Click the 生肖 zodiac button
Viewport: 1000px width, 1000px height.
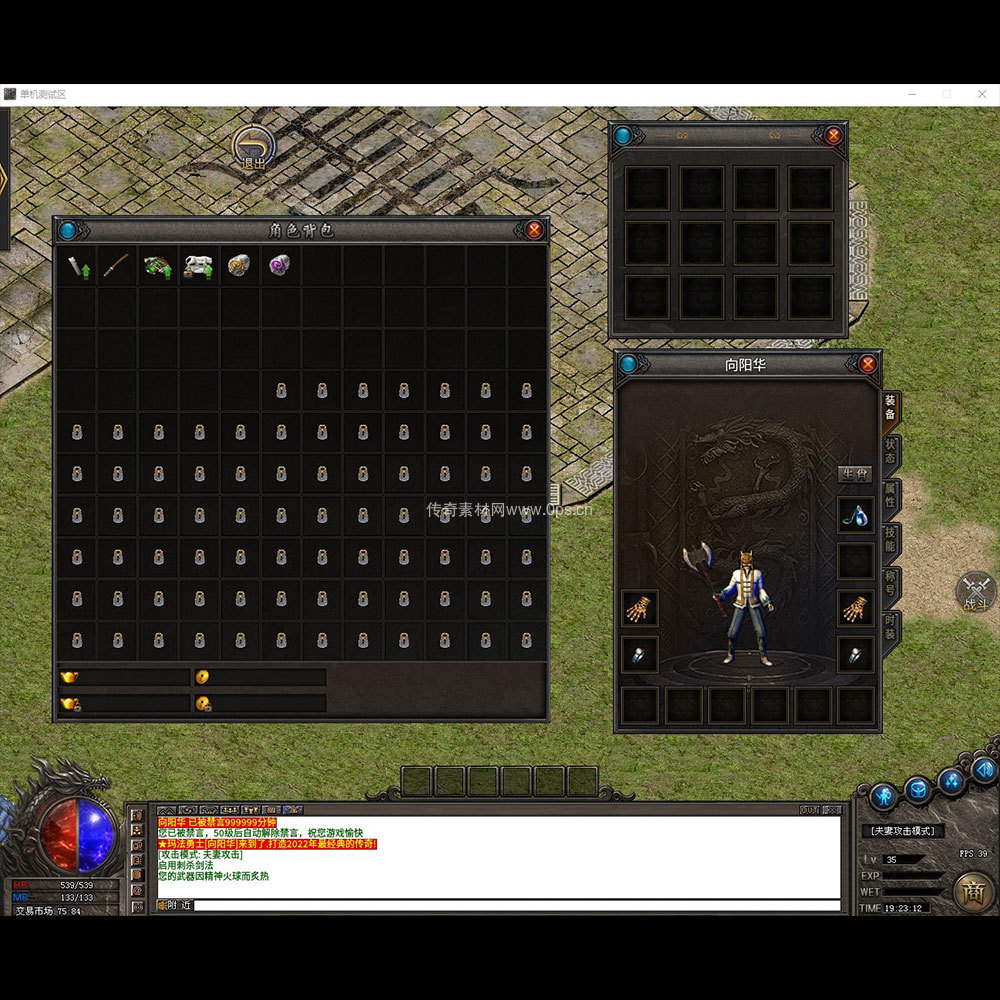point(855,475)
